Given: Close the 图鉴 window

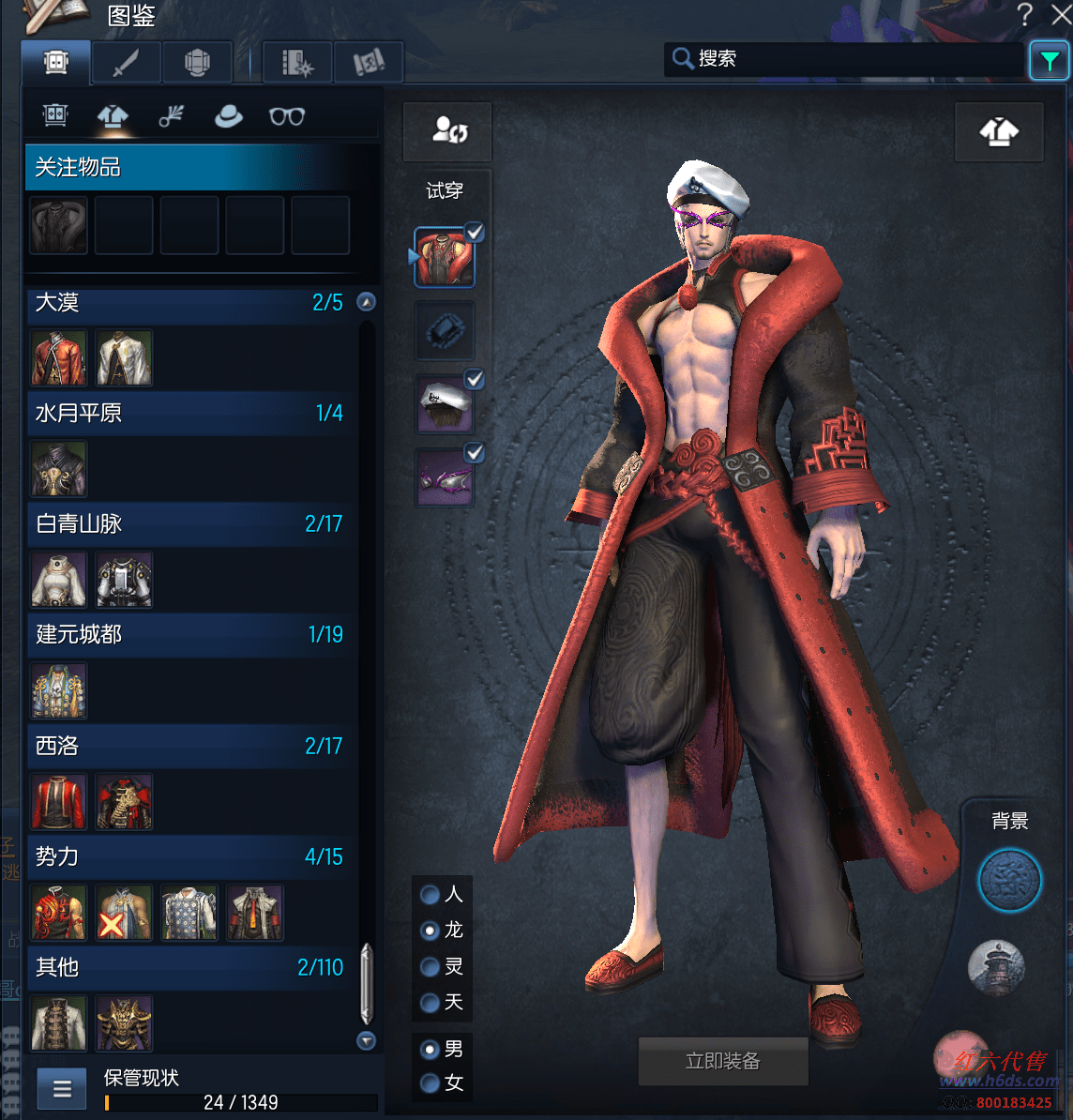Looking at the screenshot, I should (x=1061, y=14).
